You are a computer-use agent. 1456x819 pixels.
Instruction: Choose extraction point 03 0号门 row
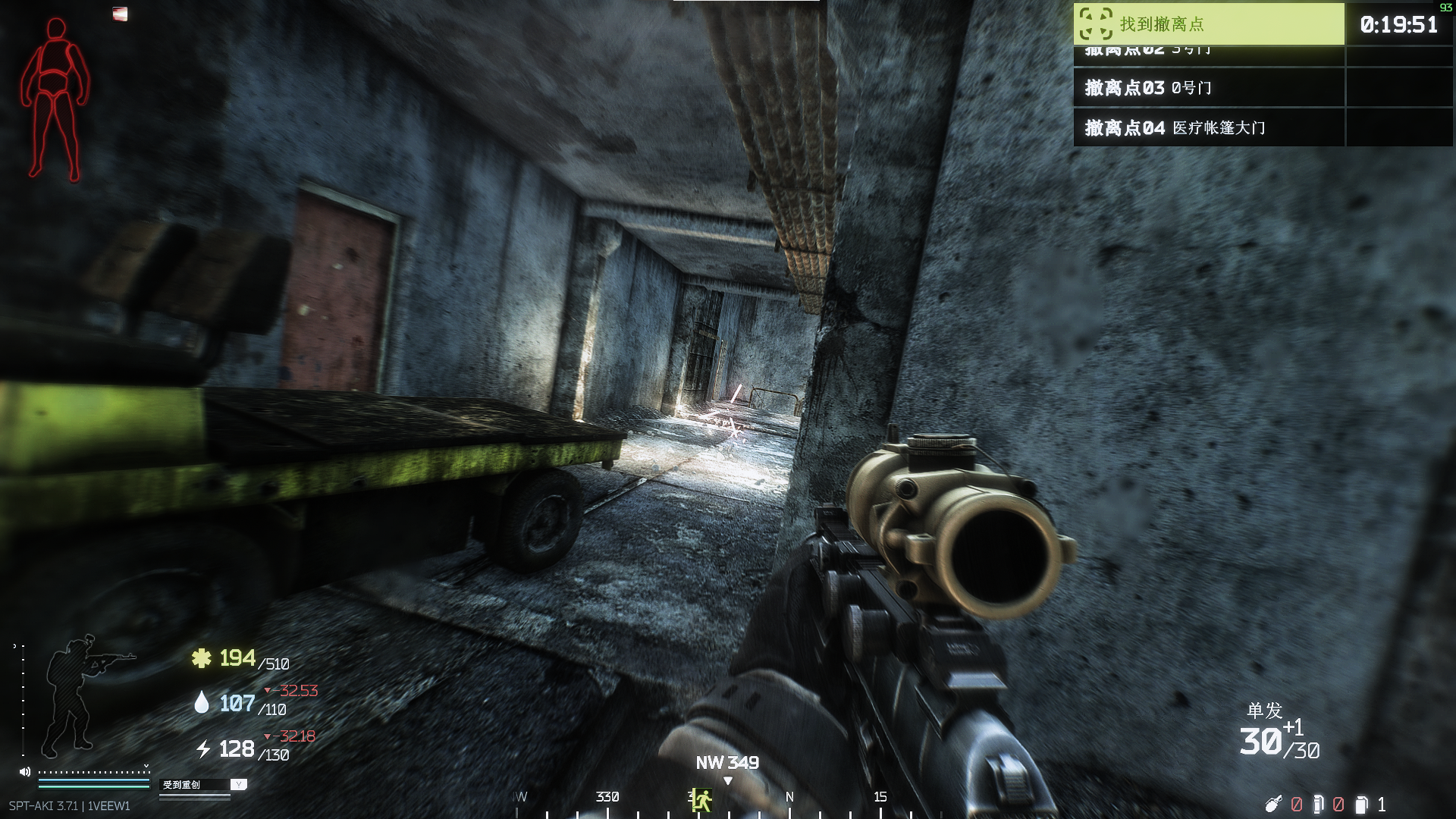click(1209, 88)
